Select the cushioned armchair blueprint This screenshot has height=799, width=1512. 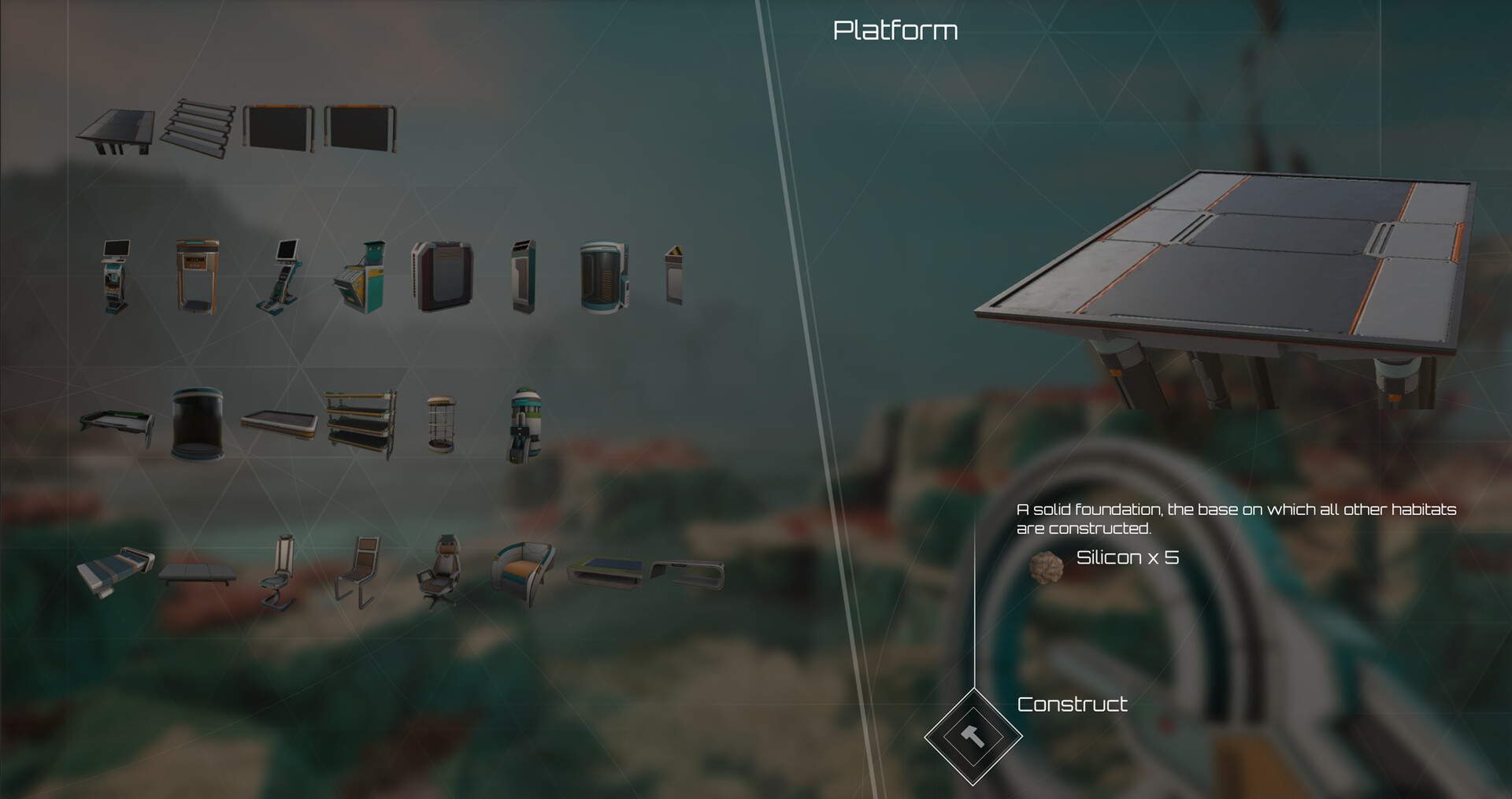524,567
